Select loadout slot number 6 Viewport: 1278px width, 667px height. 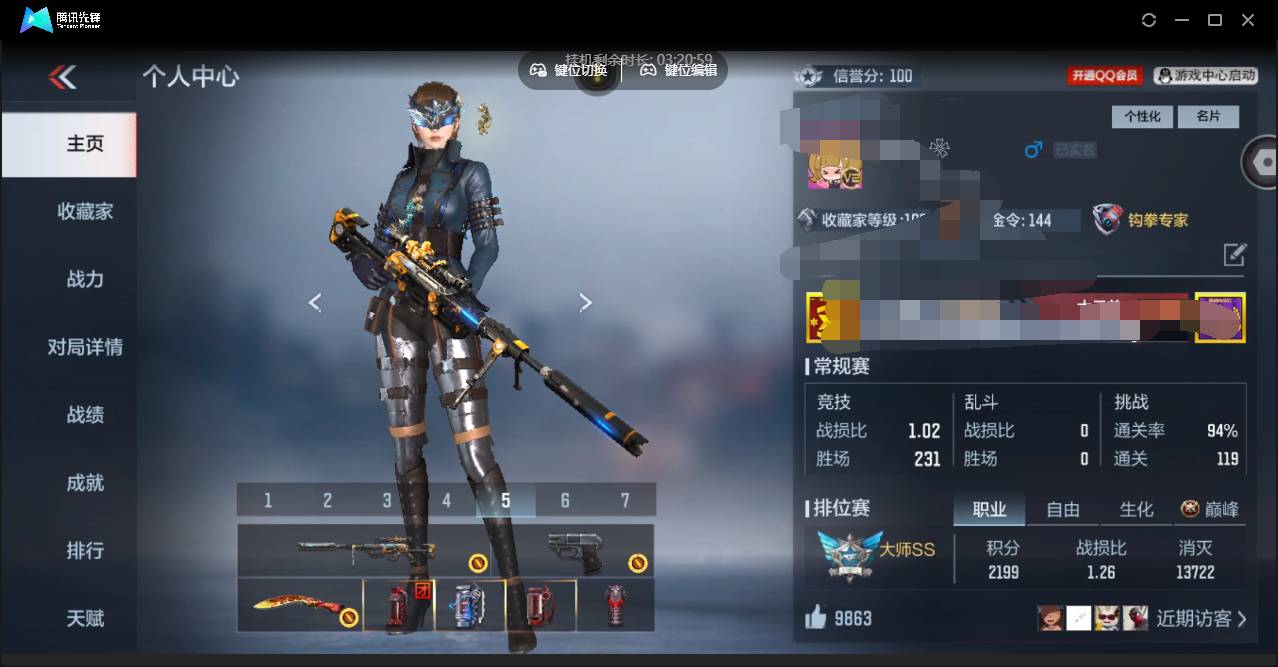565,500
